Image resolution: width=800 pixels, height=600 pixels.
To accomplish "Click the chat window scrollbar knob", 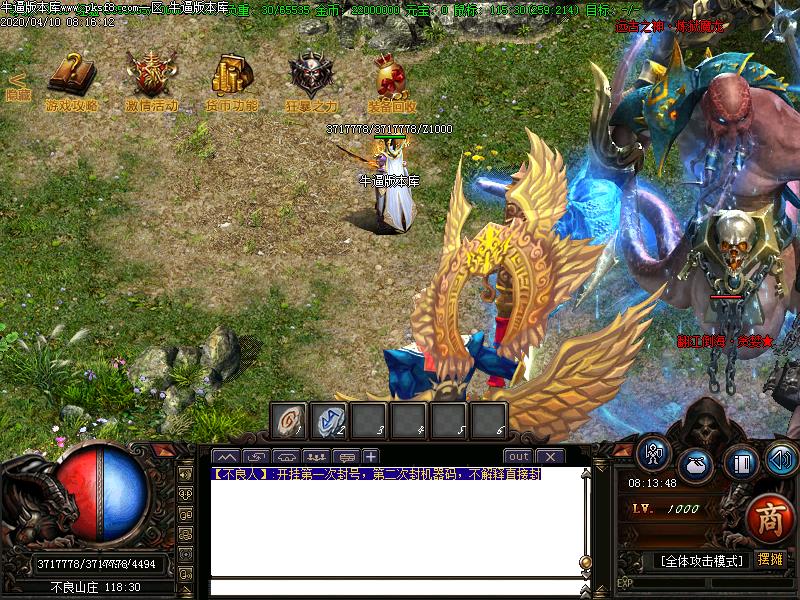I will (x=586, y=561).
